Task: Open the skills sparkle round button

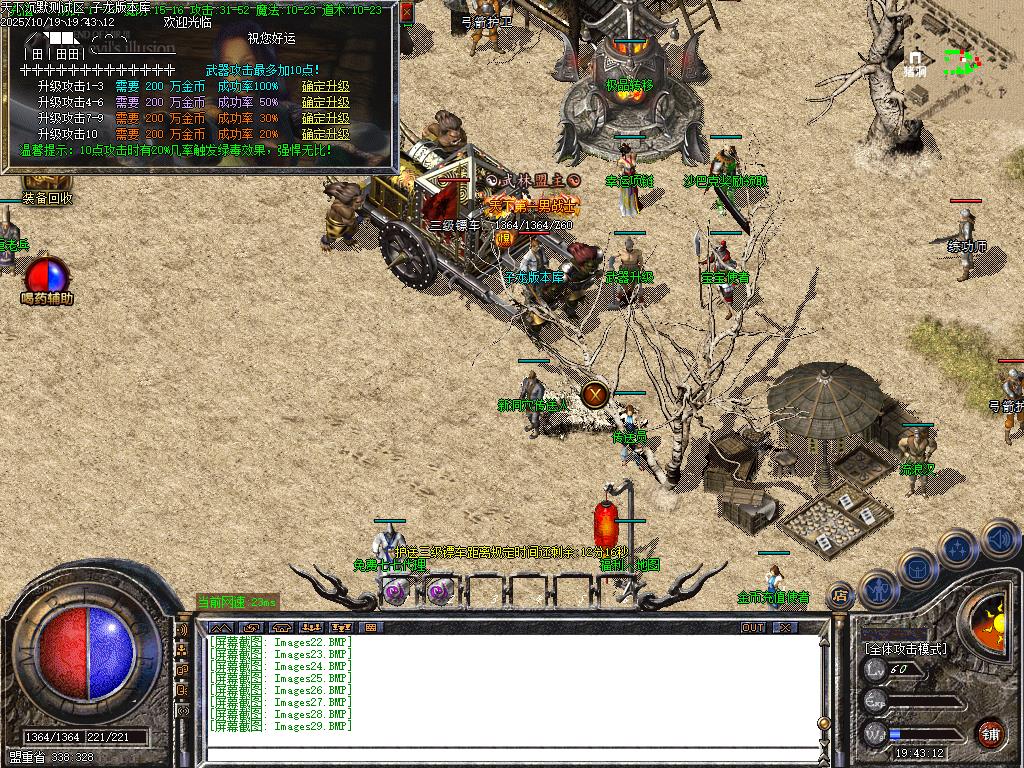Action: tap(958, 548)
